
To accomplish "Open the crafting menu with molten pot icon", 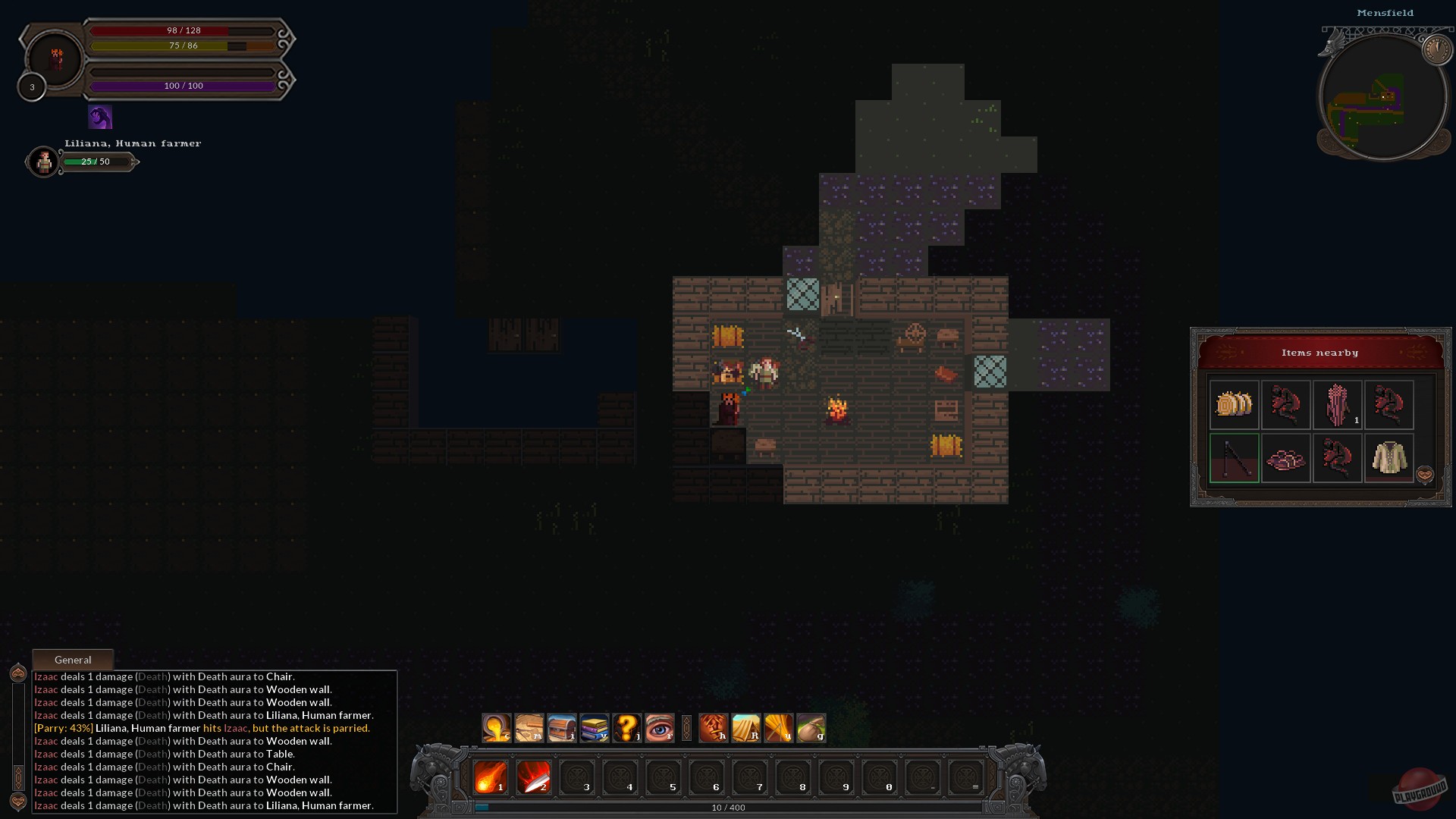I will pos(497,728).
